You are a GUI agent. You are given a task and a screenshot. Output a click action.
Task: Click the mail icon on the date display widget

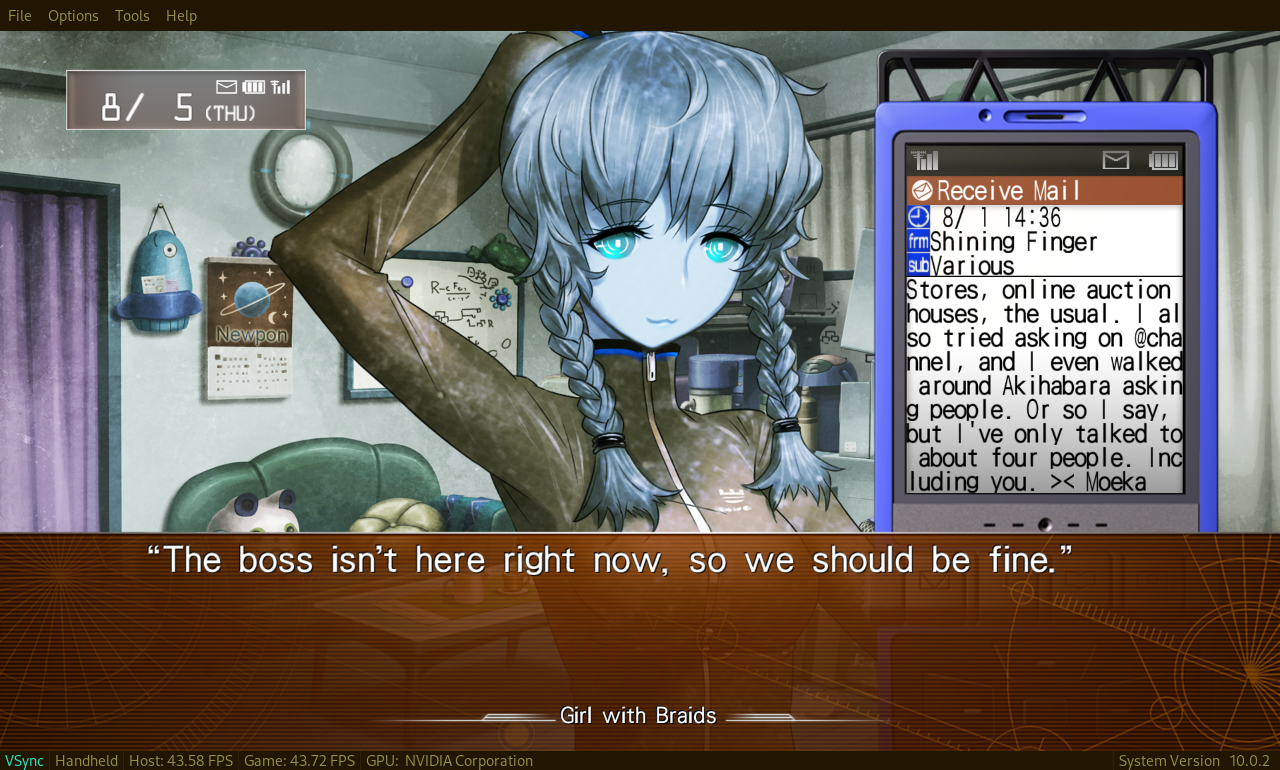pos(224,86)
